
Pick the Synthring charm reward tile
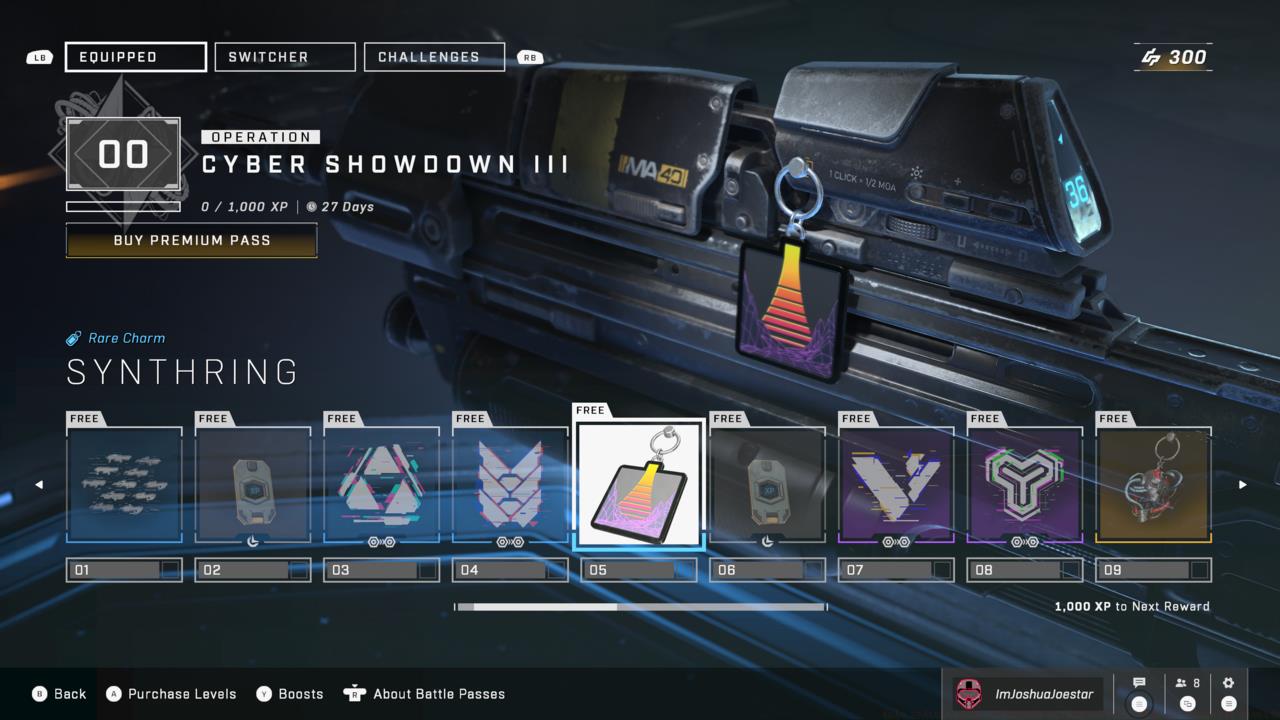click(x=640, y=483)
